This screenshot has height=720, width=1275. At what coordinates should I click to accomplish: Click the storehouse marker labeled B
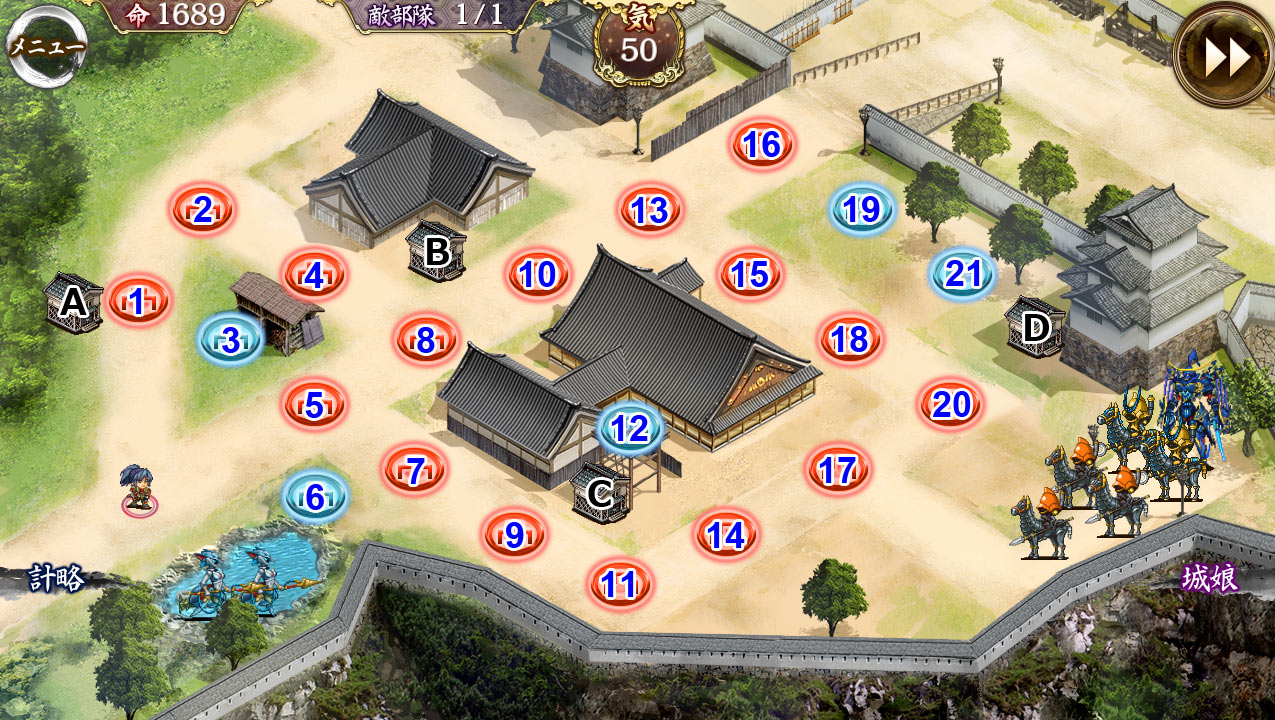click(x=437, y=250)
